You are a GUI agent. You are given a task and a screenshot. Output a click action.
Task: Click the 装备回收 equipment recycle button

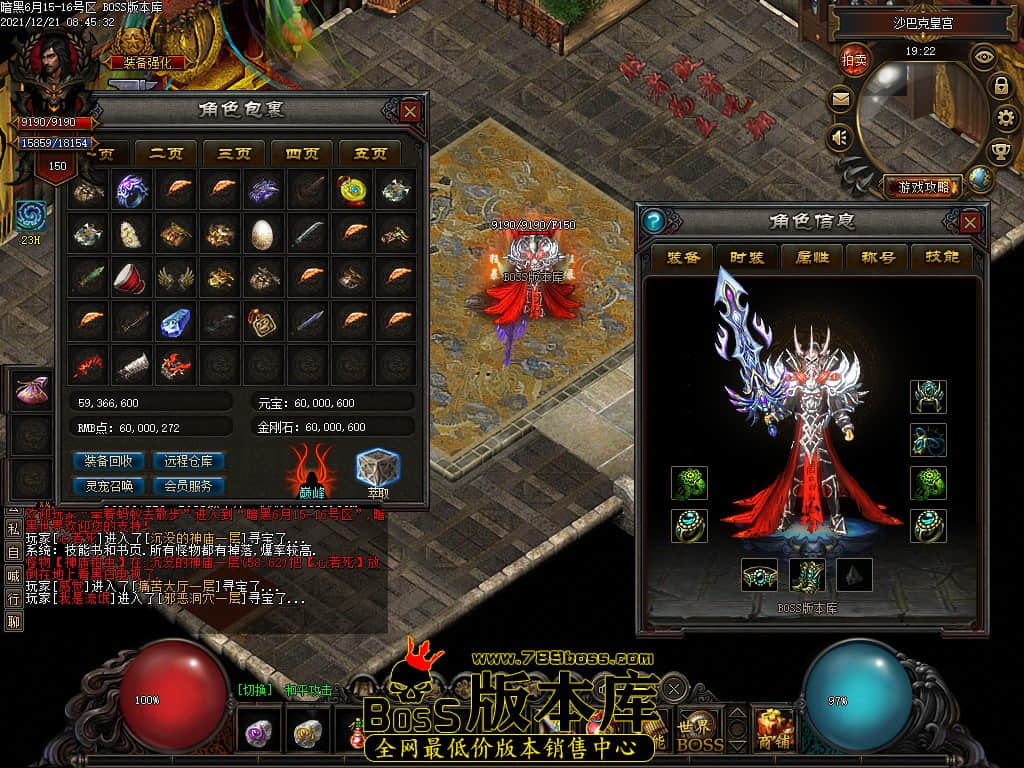point(109,461)
